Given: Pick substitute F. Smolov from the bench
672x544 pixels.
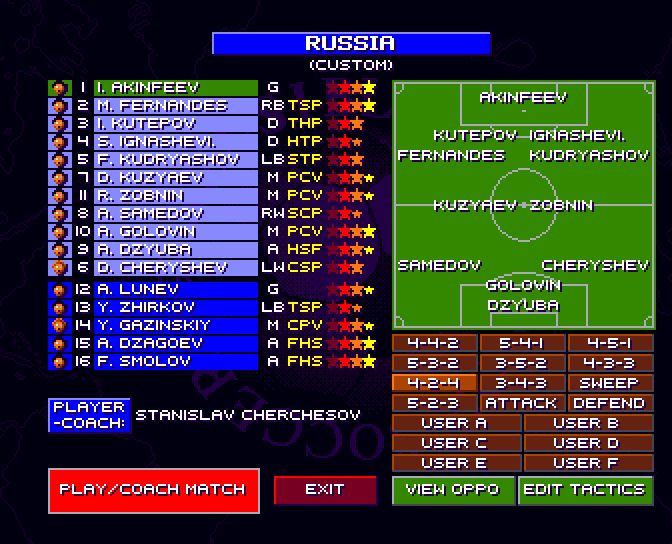Looking at the screenshot, I should (175, 361).
